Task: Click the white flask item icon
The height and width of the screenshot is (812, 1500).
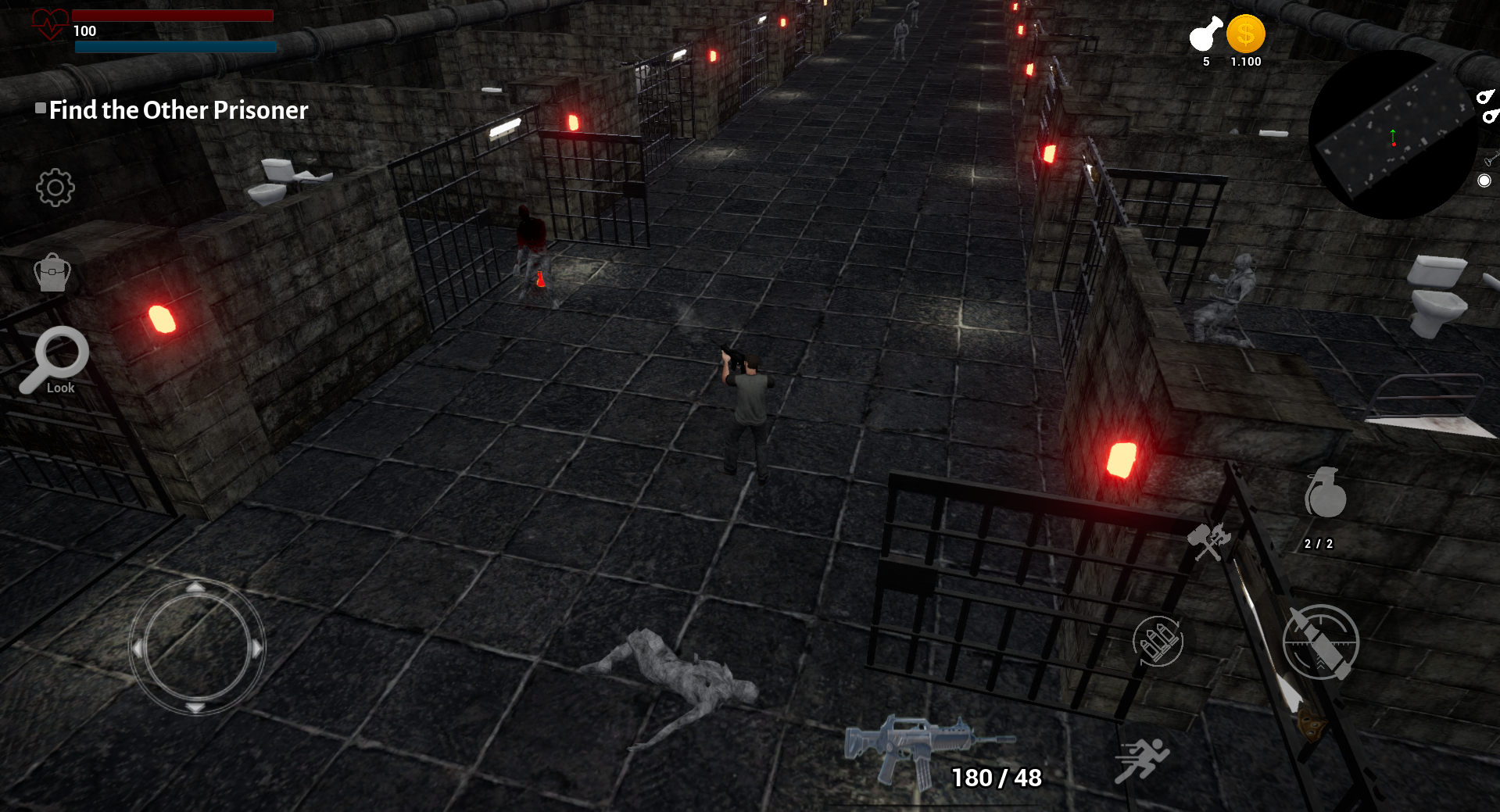Action: point(1205,34)
